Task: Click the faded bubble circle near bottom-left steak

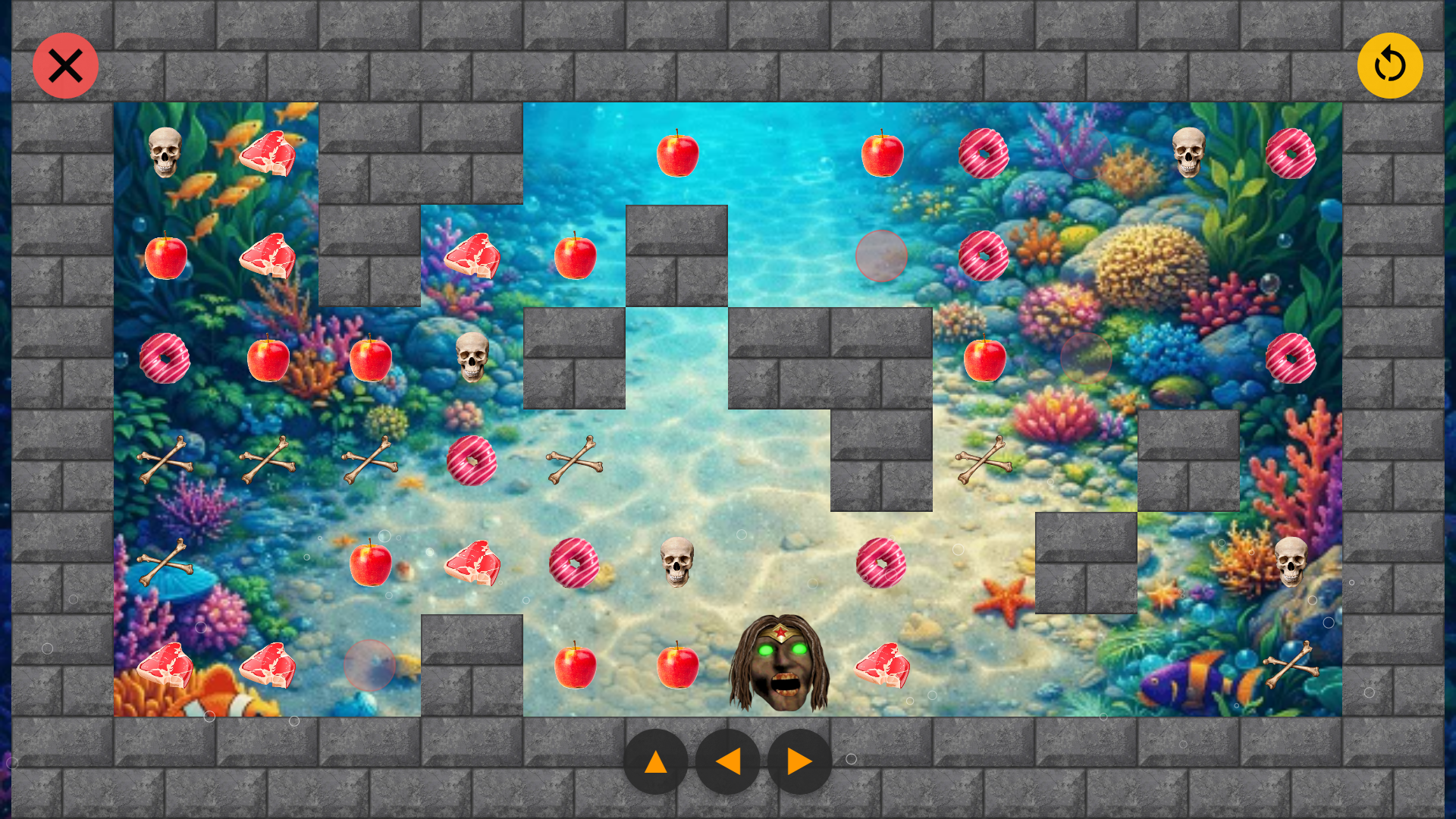Action: [370, 665]
